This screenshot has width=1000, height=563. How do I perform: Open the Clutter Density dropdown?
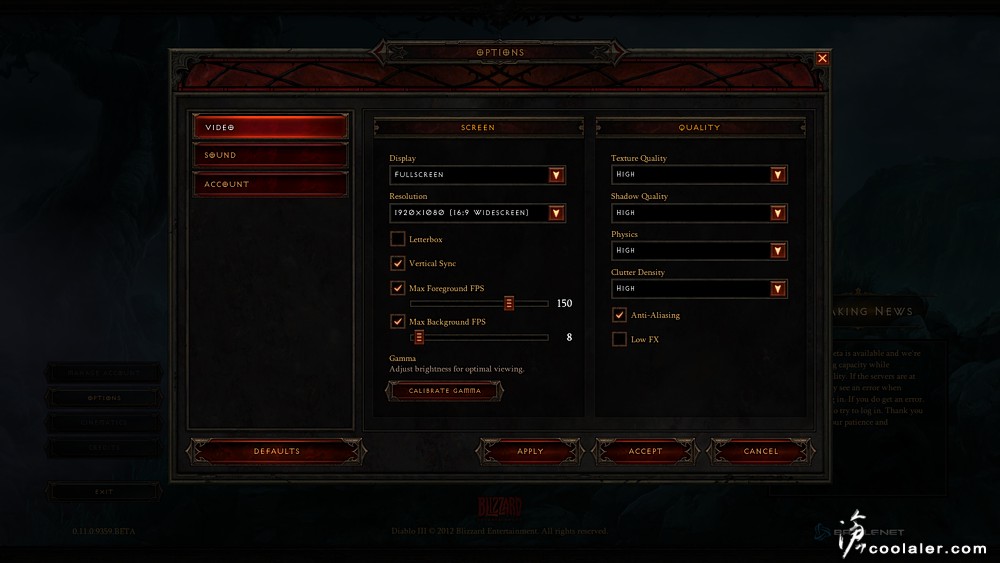(x=778, y=289)
